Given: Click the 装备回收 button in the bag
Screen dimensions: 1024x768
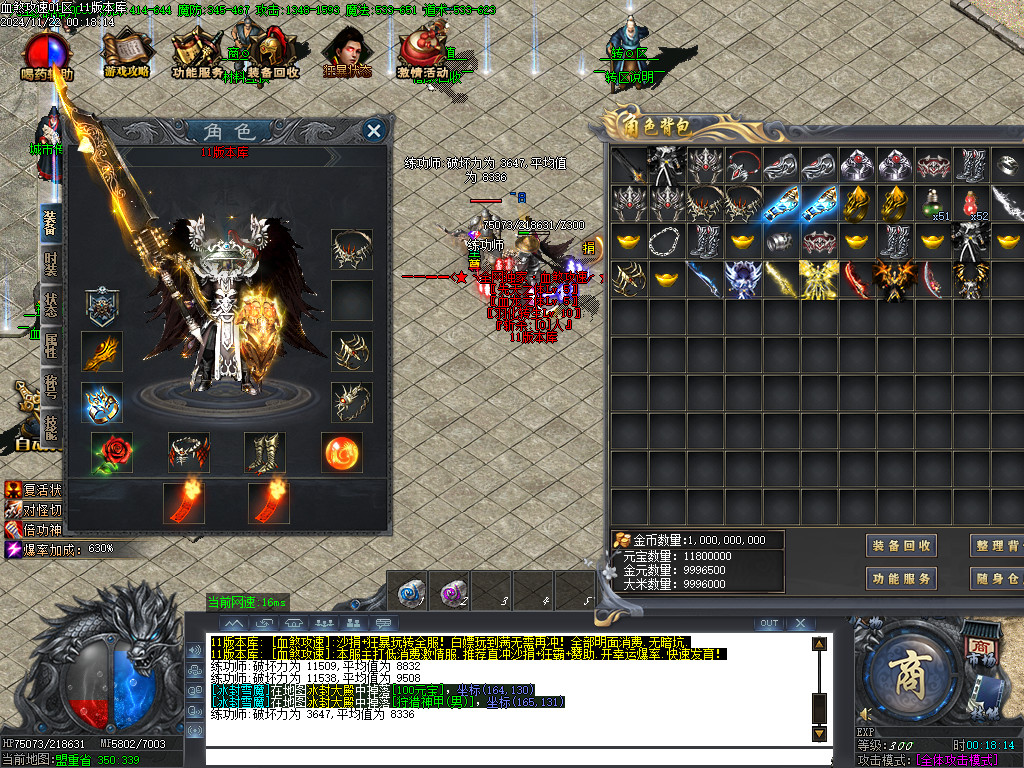Looking at the screenshot, I should click(x=902, y=546).
